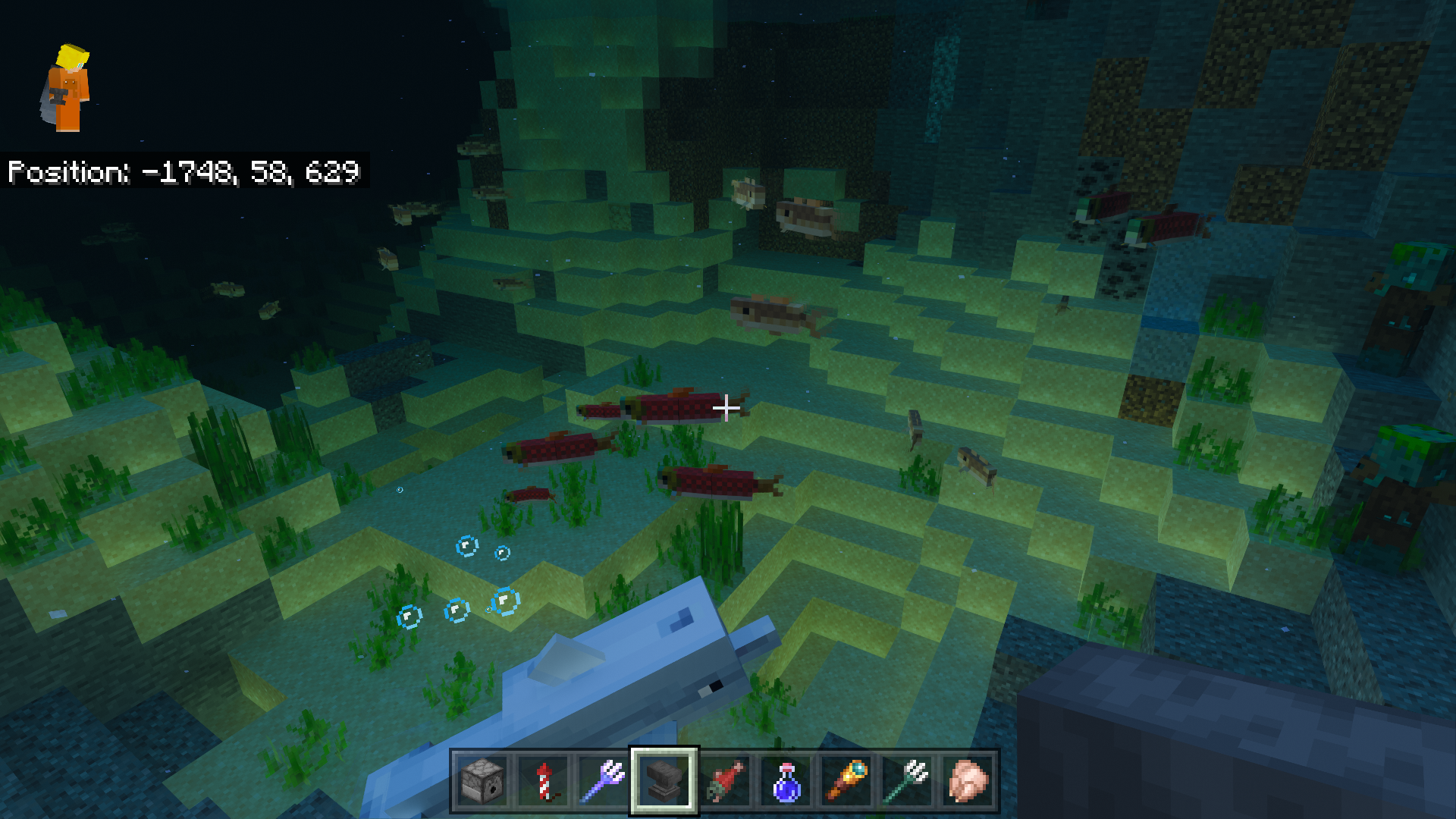Choose the firework rocket slot

pyautogui.click(x=543, y=781)
